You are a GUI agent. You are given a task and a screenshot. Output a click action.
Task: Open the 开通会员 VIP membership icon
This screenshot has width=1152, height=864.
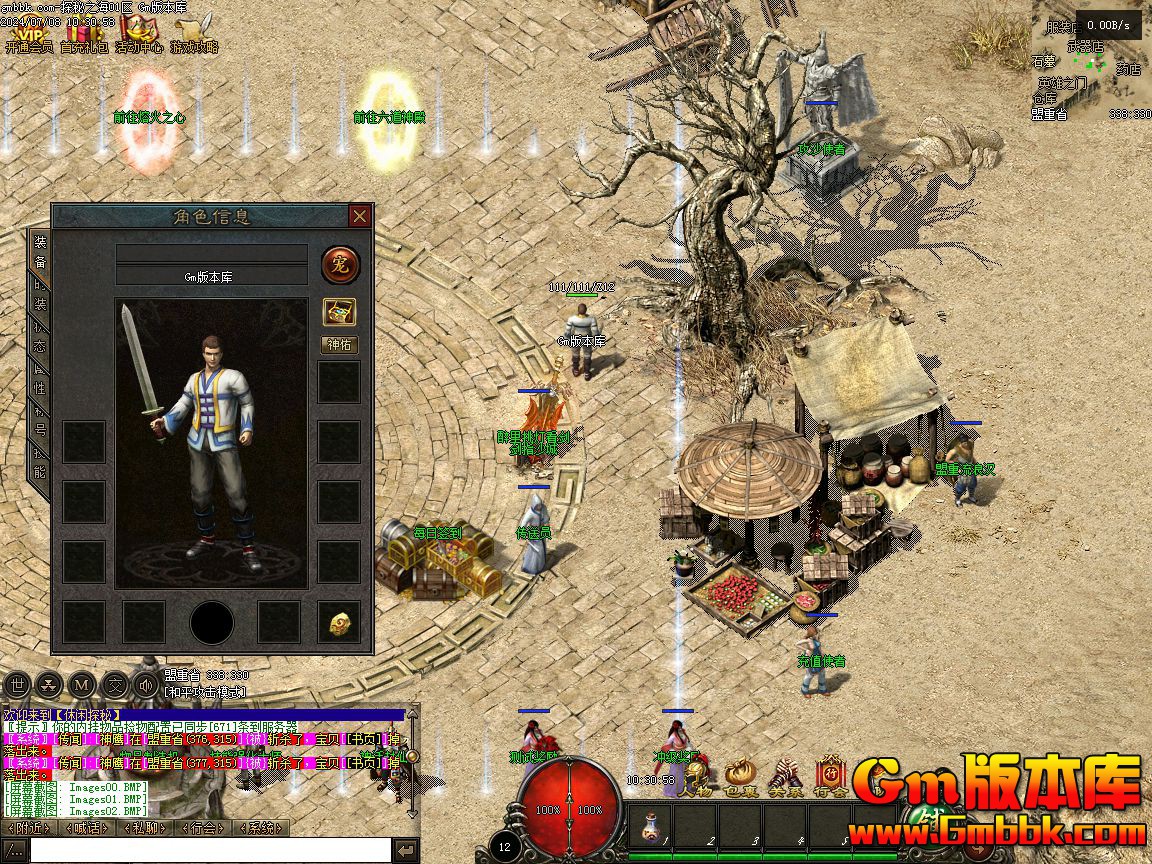(x=27, y=31)
